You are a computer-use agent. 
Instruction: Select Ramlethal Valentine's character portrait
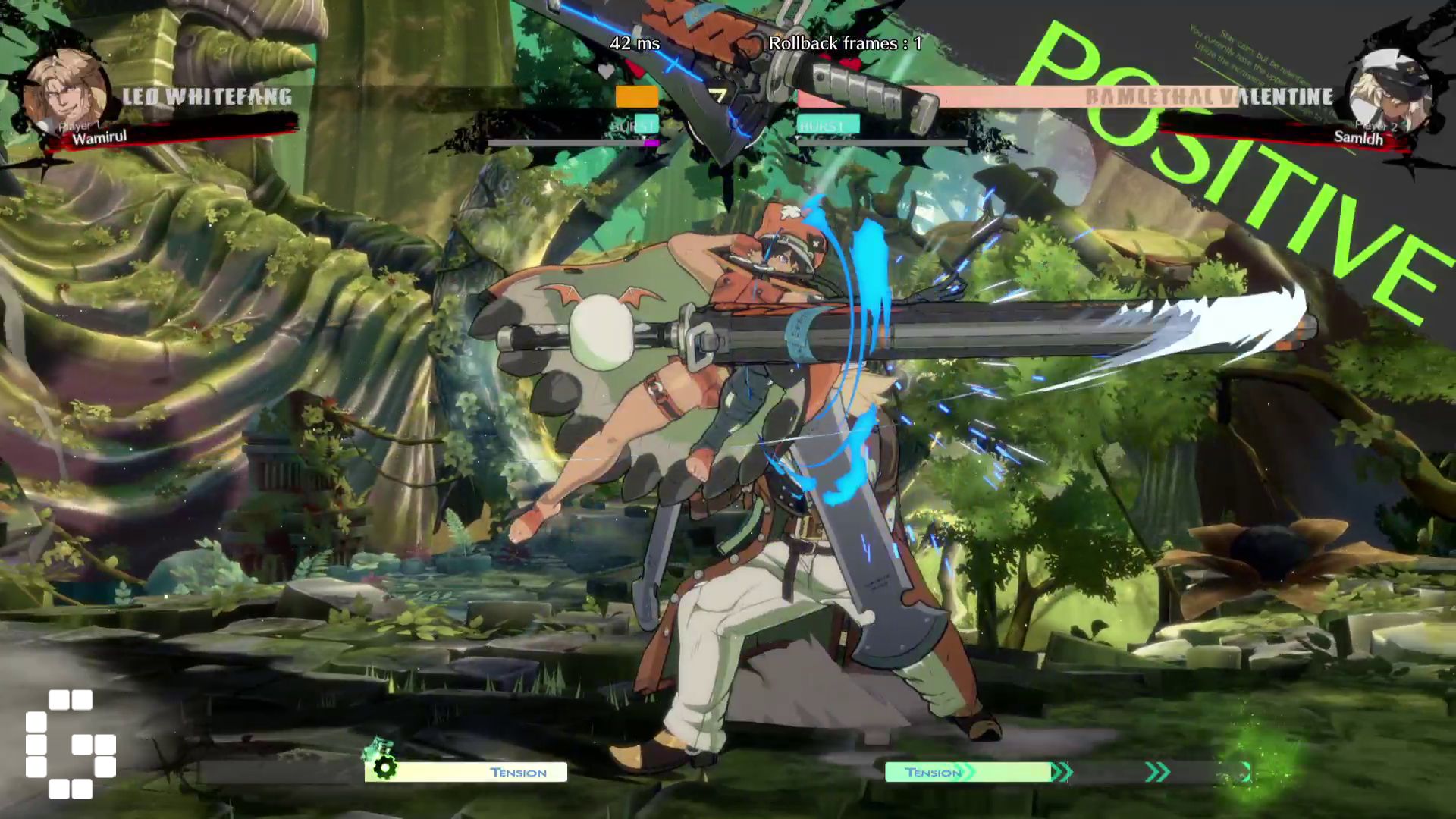click(1389, 87)
